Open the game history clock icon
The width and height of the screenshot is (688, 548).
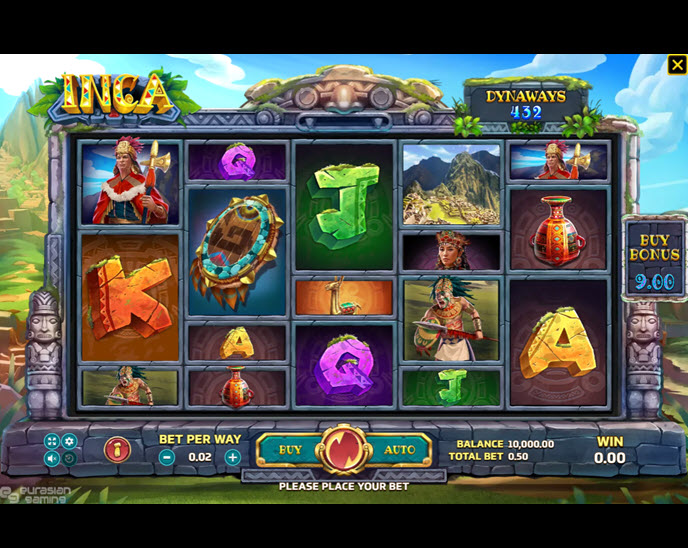[x=69, y=459]
